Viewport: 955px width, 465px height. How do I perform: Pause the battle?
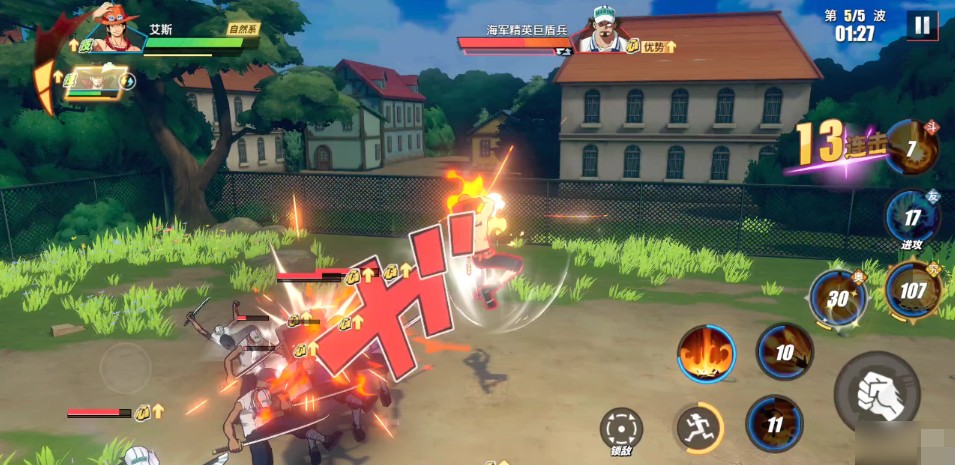(x=921, y=25)
